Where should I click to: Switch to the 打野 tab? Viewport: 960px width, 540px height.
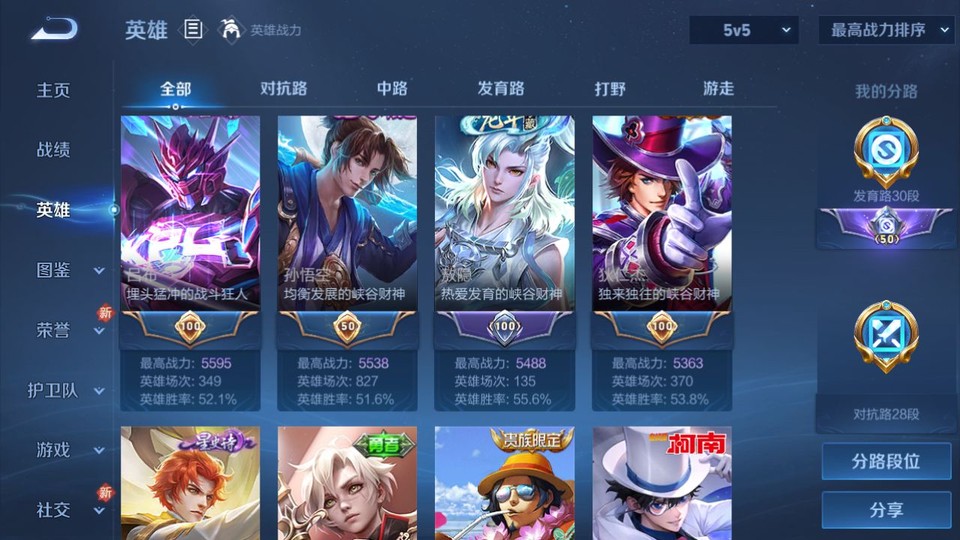tap(610, 89)
